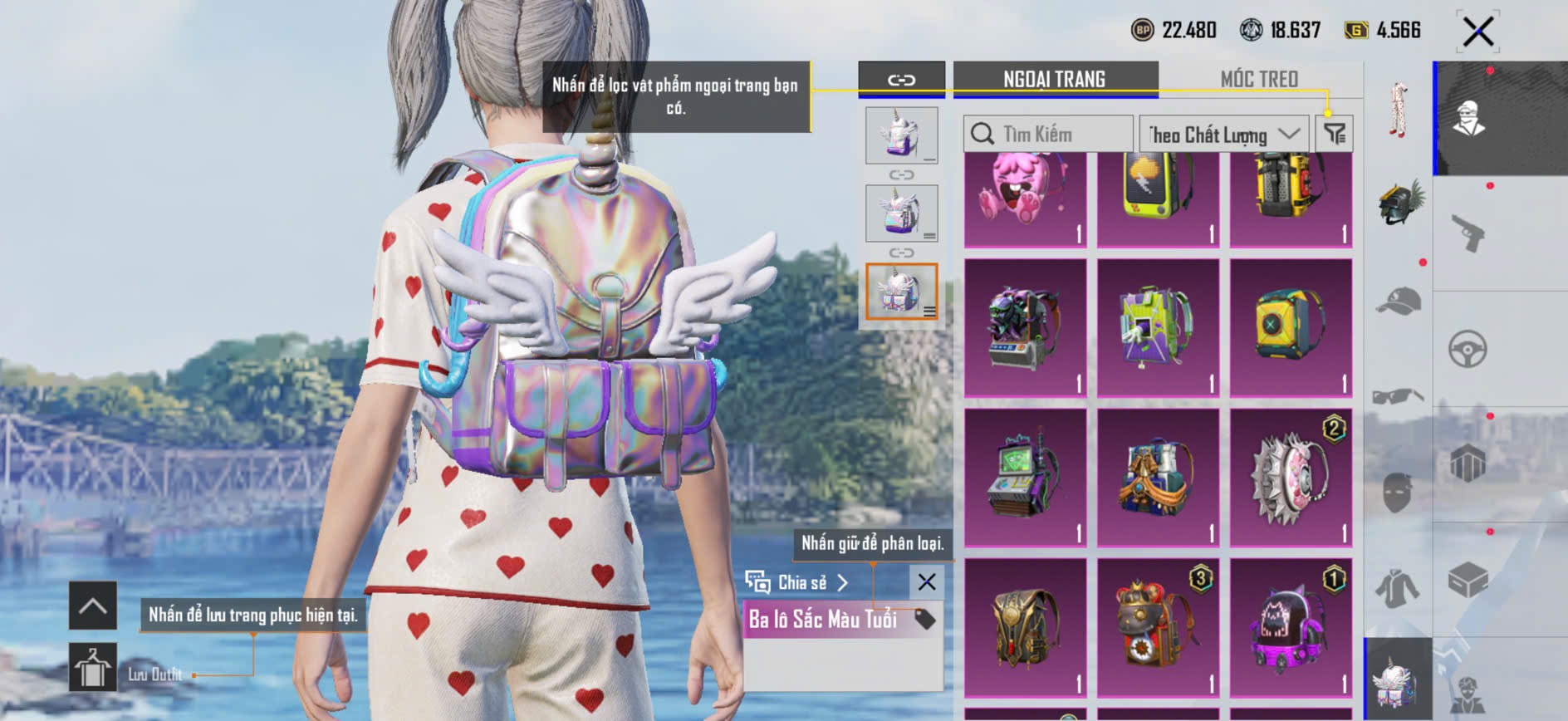Image resolution: width=1568 pixels, height=721 pixels.
Task: Pick the purple cat-face backpack
Action: point(1291,628)
